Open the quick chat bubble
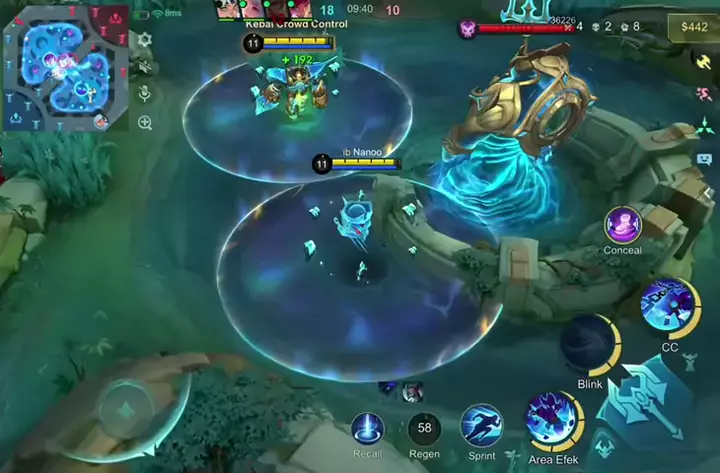The height and width of the screenshot is (473, 720). (x=703, y=158)
